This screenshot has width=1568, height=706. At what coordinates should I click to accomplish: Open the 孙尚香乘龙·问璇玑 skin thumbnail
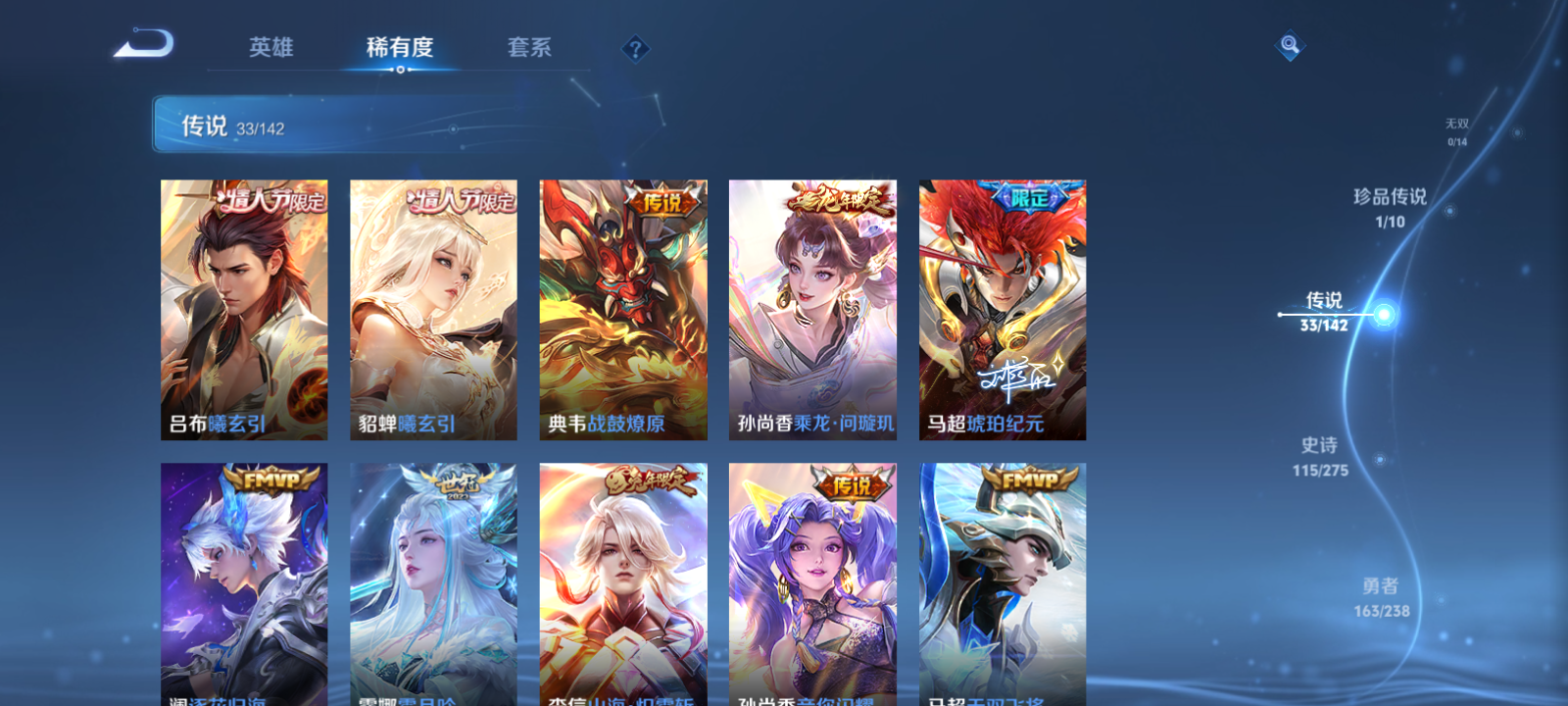coord(812,308)
